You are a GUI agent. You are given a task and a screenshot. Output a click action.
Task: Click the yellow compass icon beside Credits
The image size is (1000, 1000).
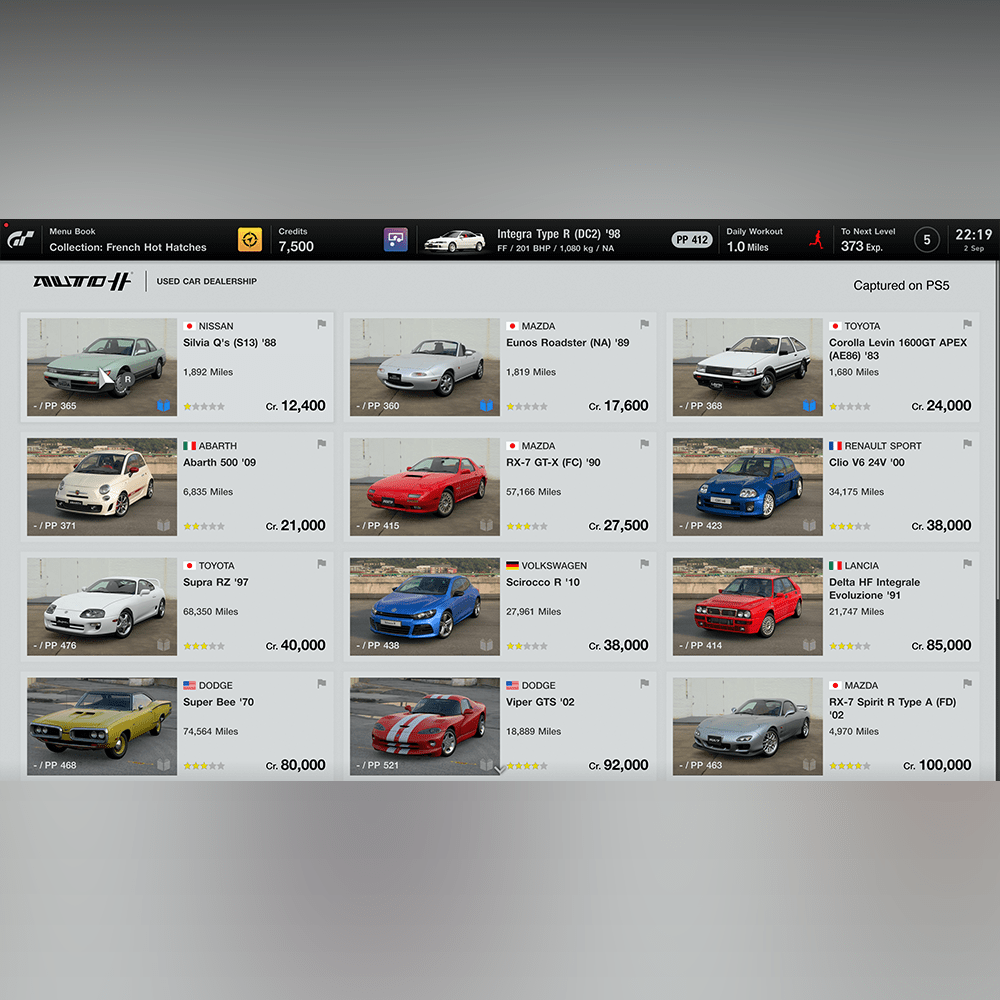click(250, 240)
